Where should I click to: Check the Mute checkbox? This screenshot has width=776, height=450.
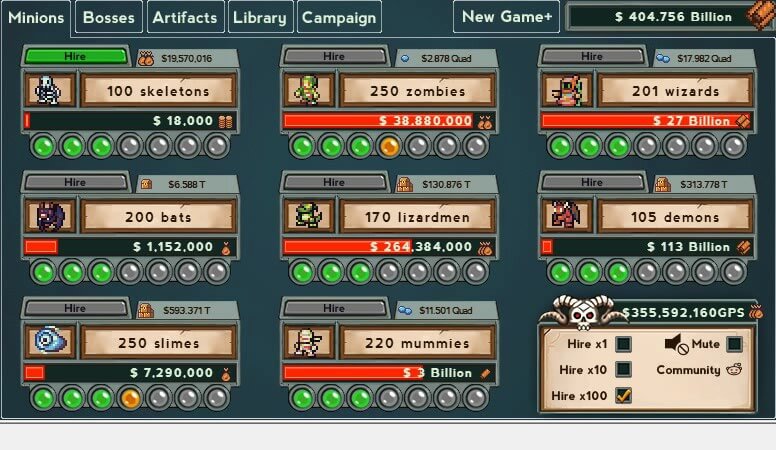coord(734,344)
